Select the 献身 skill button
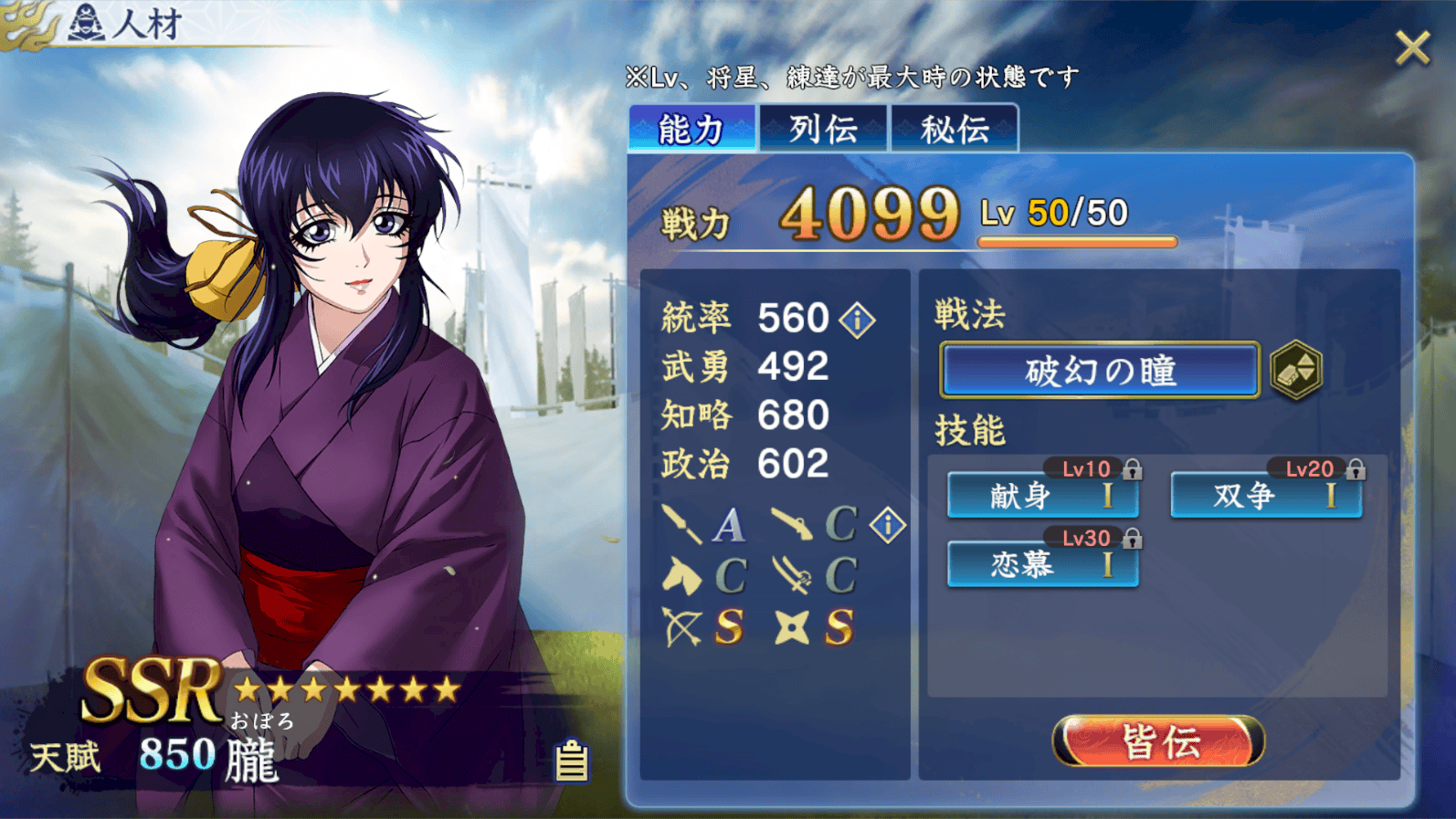Image resolution: width=1456 pixels, height=819 pixels. click(1042, 496)
